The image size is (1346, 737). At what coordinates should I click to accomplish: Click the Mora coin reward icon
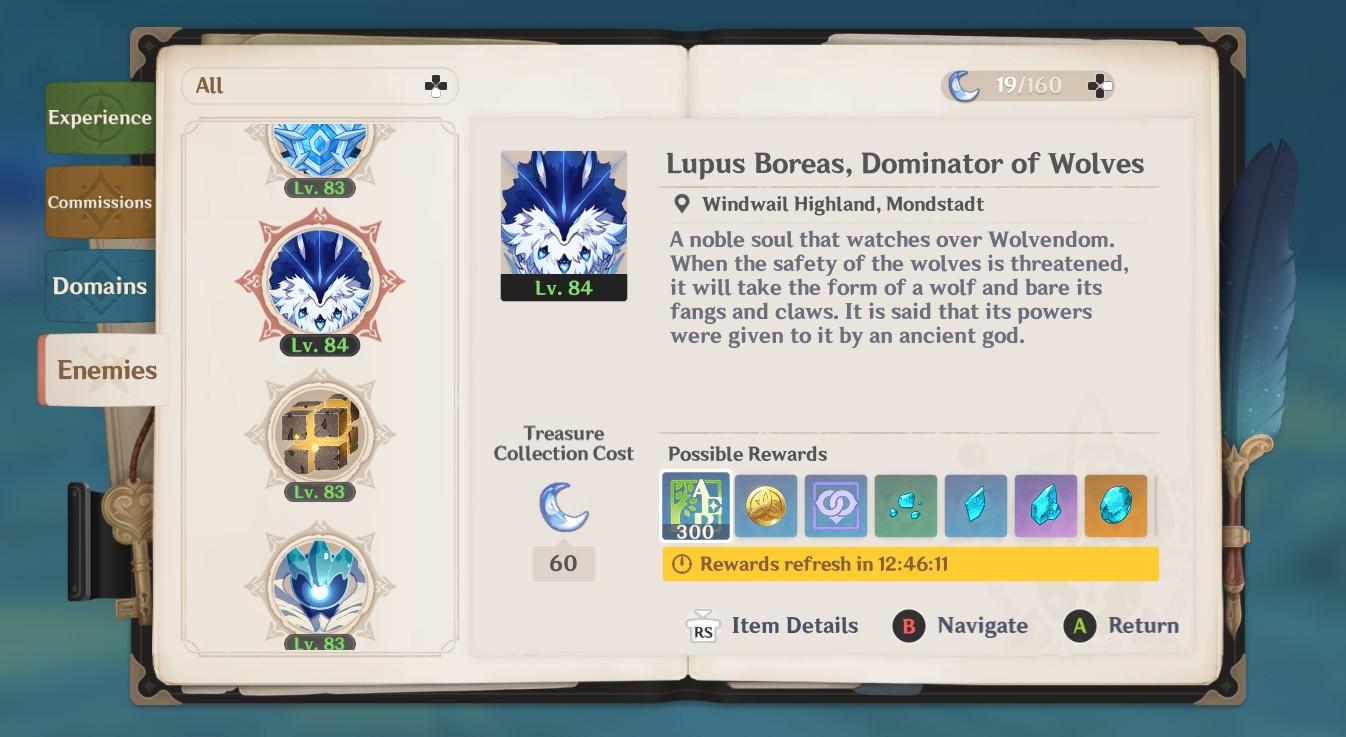[x=766, y=506]
